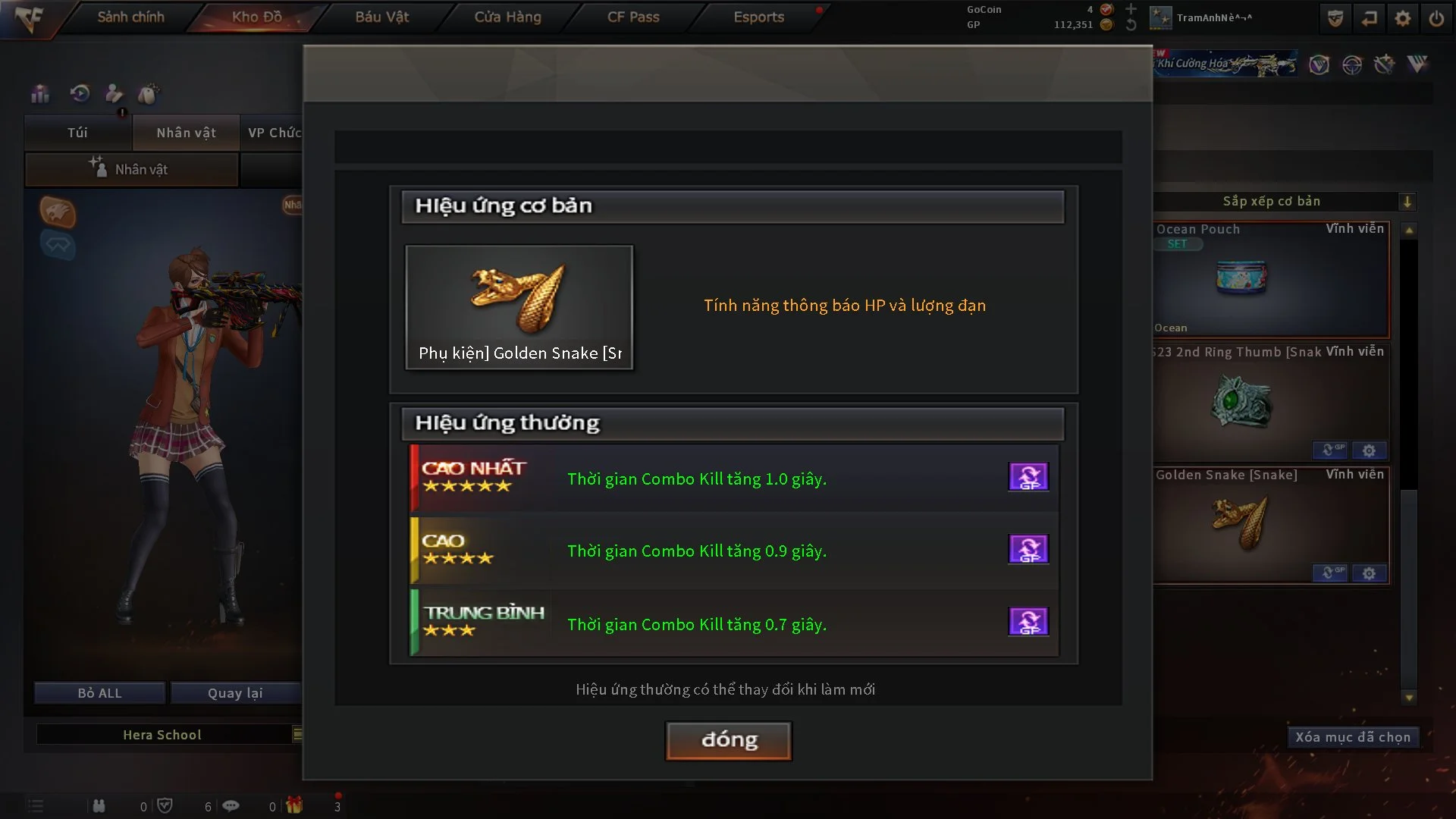Viewport: 1456px width, 819px height.
Task: Select the Nhân vật character tab
Action: point(186,133)
